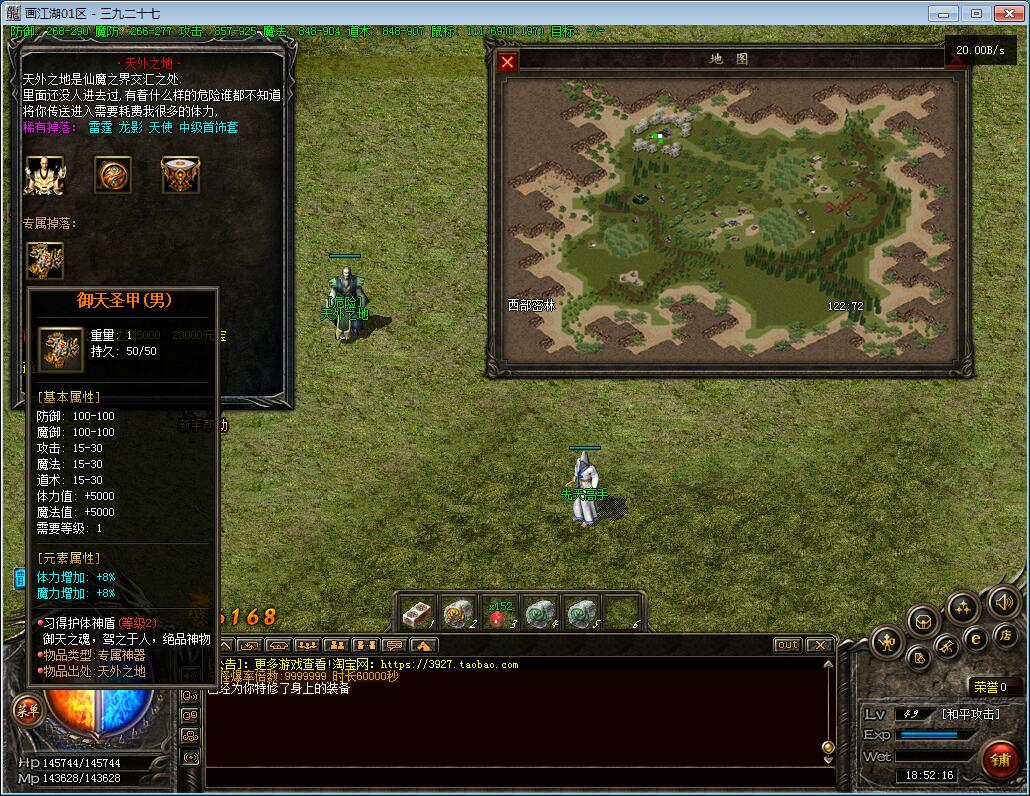Image resolution: width=1030 pixels, height=796 pixels.
Task: Open the 菜单 menu orb button
Action: (27, 711)
